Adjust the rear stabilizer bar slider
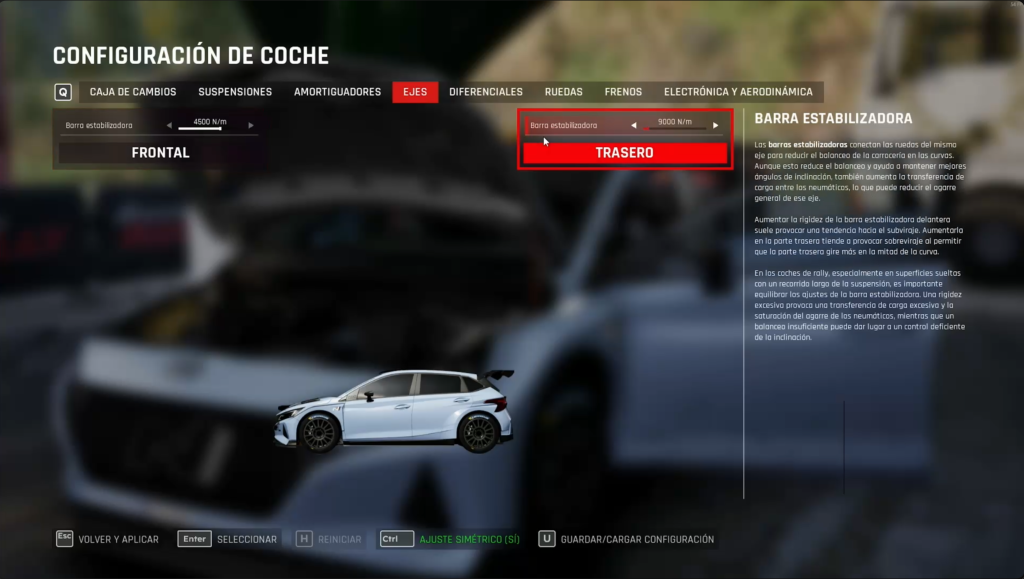1024x579 pixels. (x=675, y=129)
